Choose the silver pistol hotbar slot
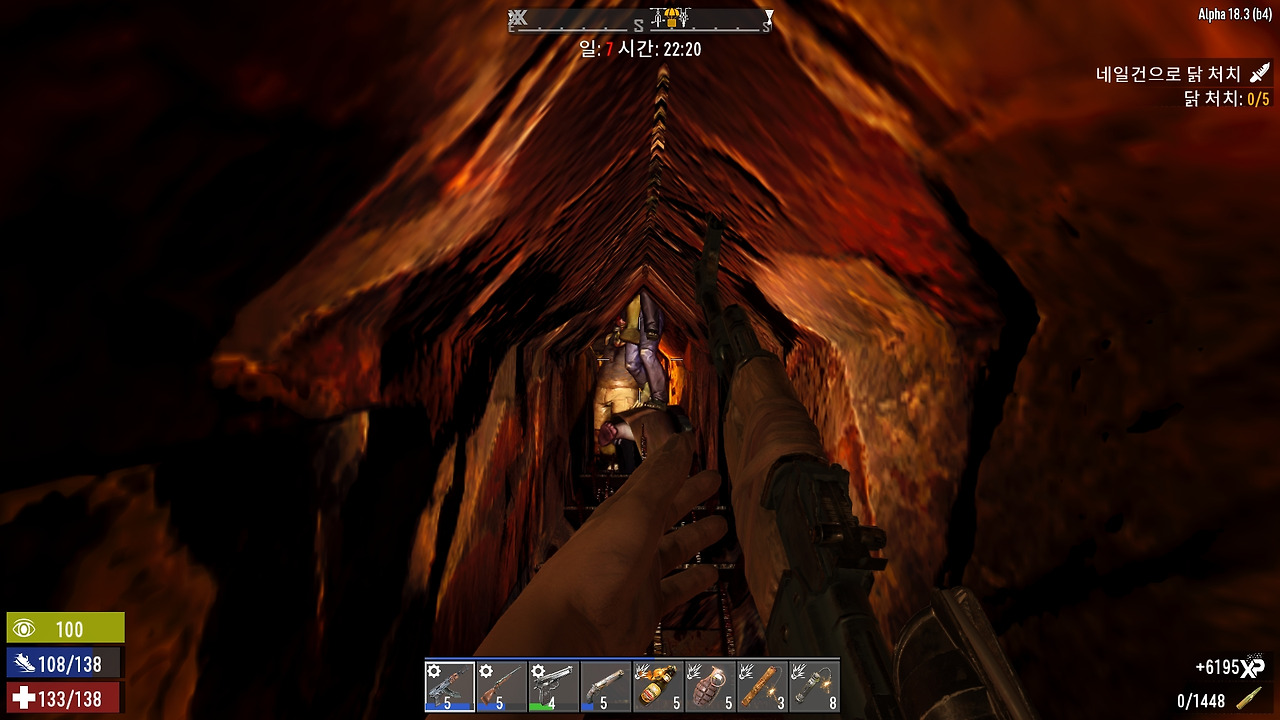1280x720 pixels. point(554,686)
